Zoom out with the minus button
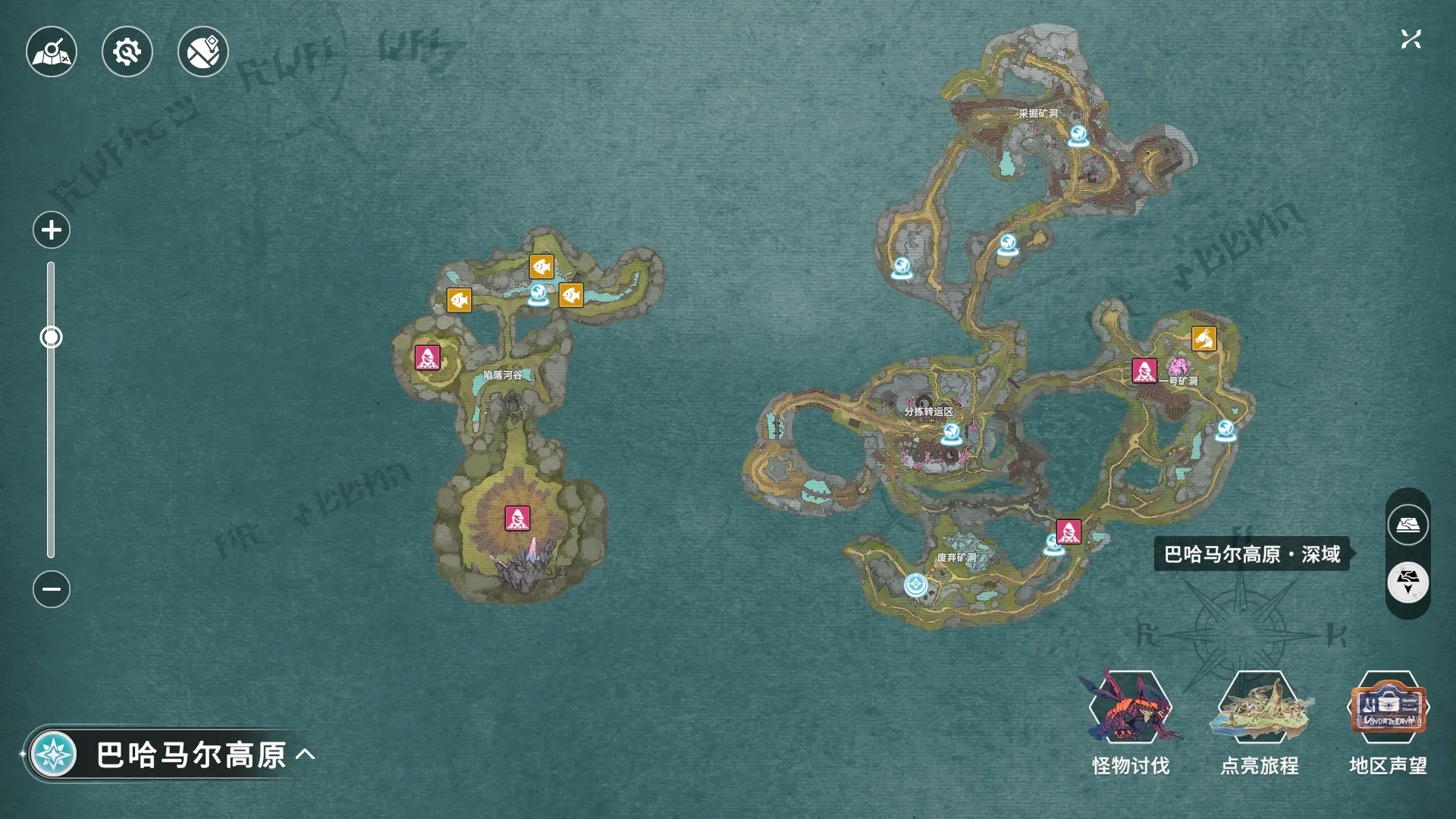Viewport: 1456px width, 819px height. pos(52,589)
